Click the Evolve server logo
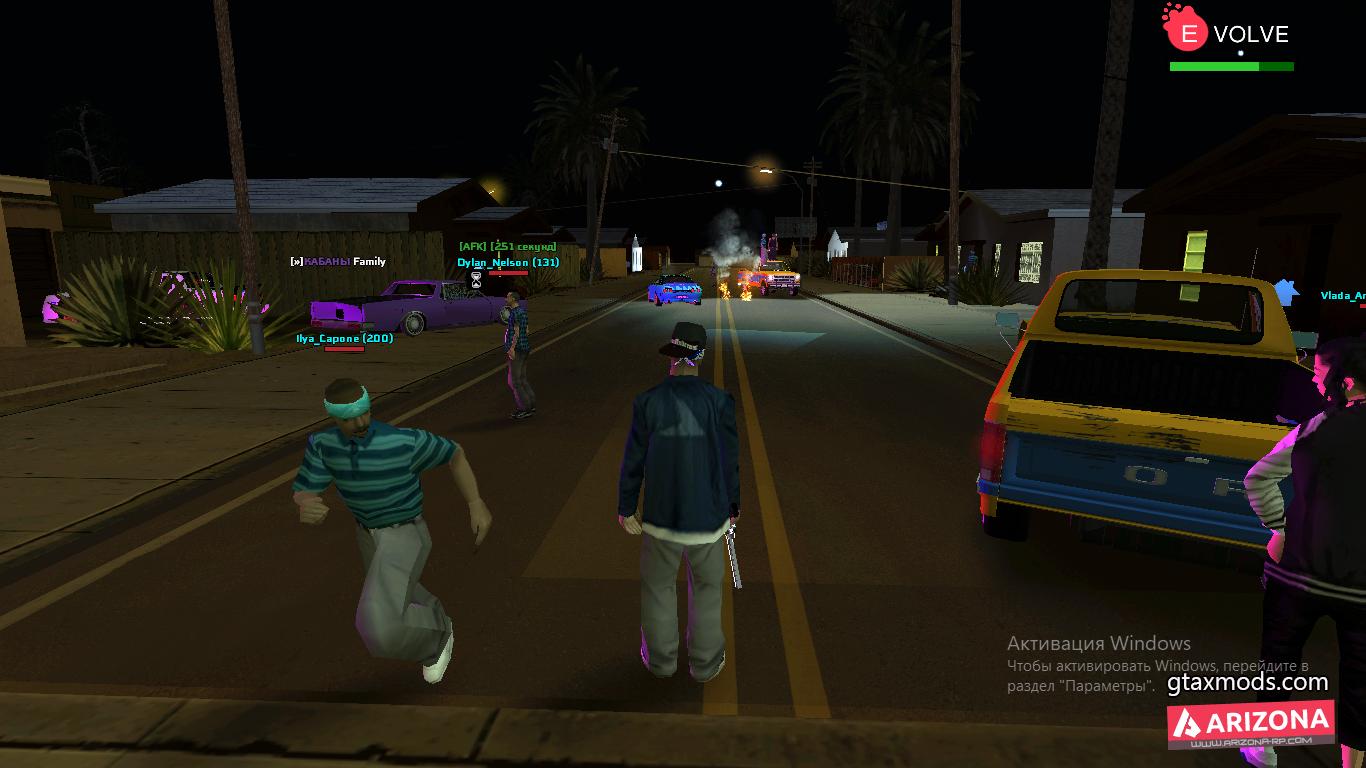Image resolution: width=1366 pixels, height=768 pixels. tap(1227, 33)
